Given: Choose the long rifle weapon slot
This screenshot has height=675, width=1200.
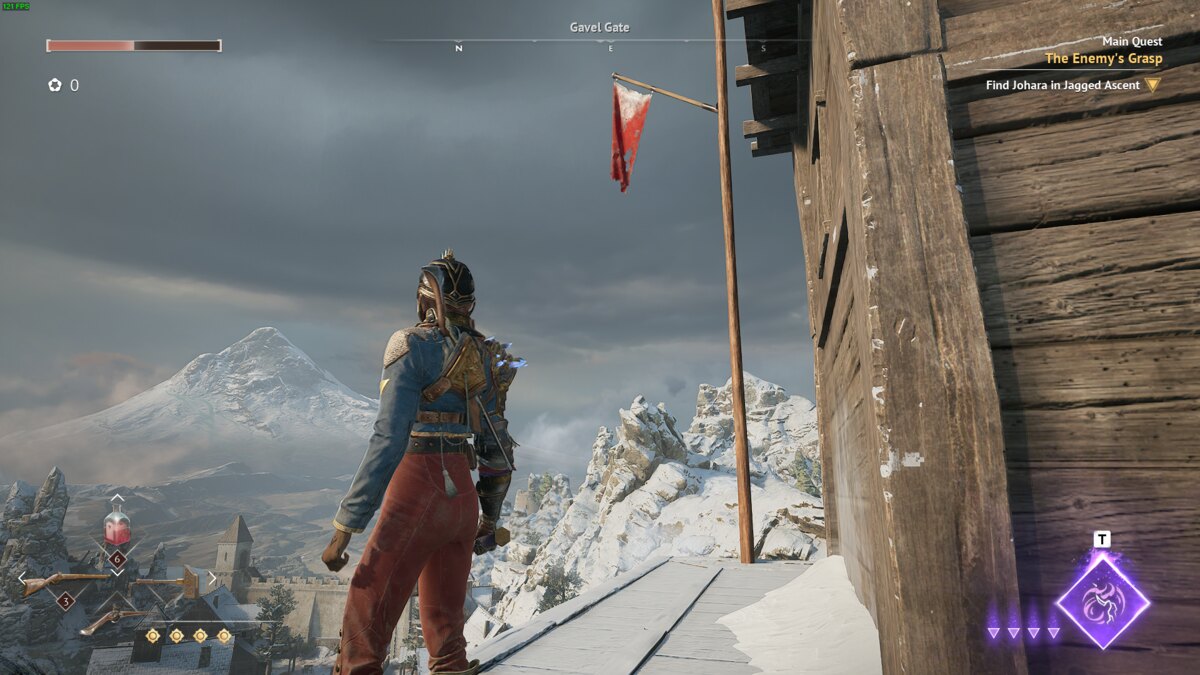Looking at the screenshot, I should pos(64,582).
